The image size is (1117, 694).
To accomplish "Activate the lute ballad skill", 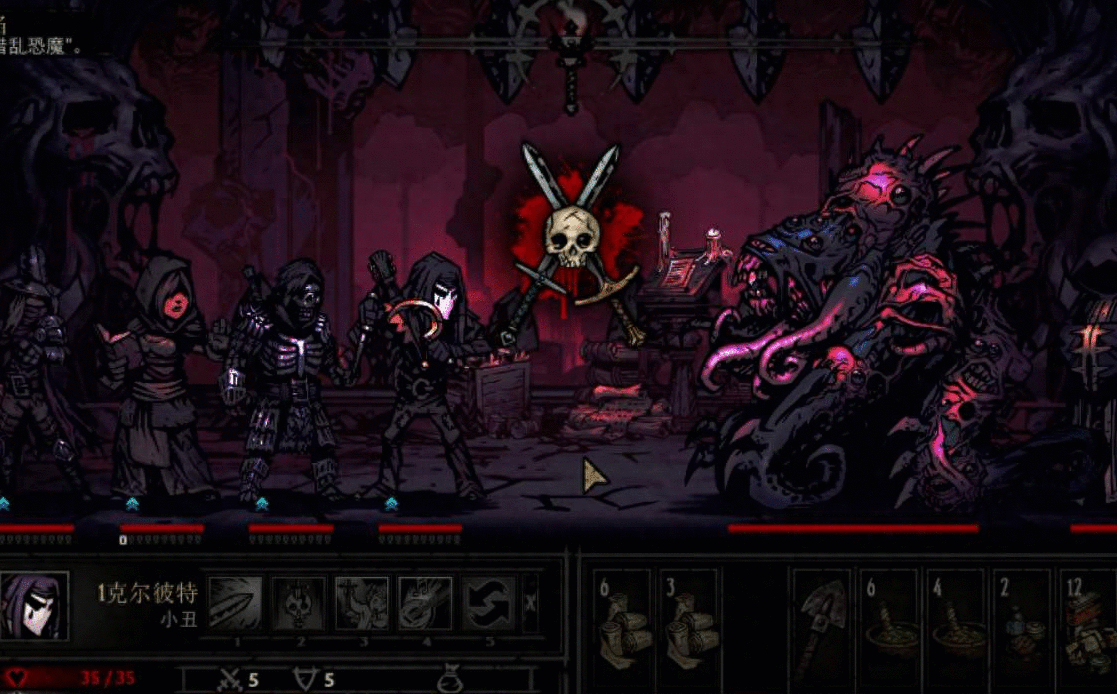I will coord(425,602).
